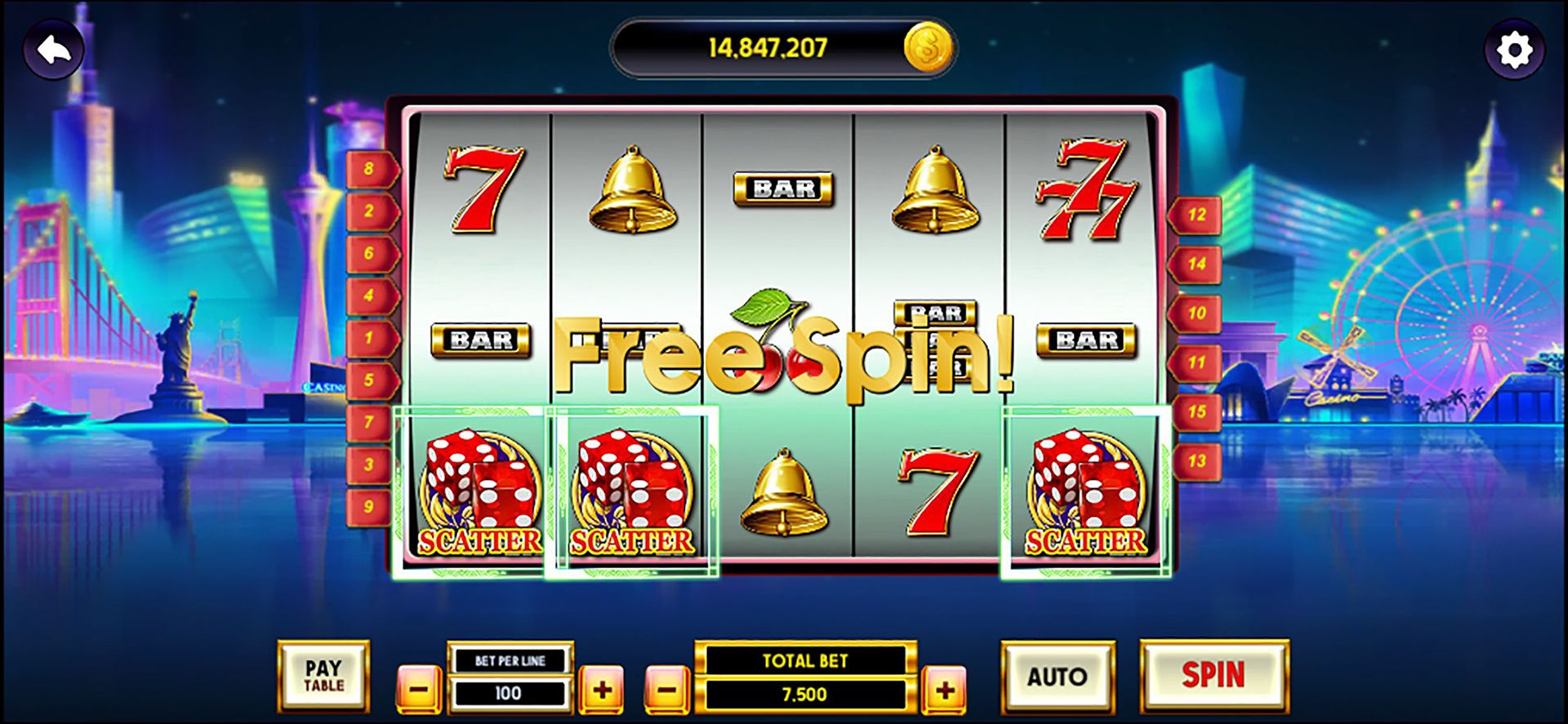Choose payline marker number 13
This screenshot has height=724, width=1568.
coord(1196,461)
